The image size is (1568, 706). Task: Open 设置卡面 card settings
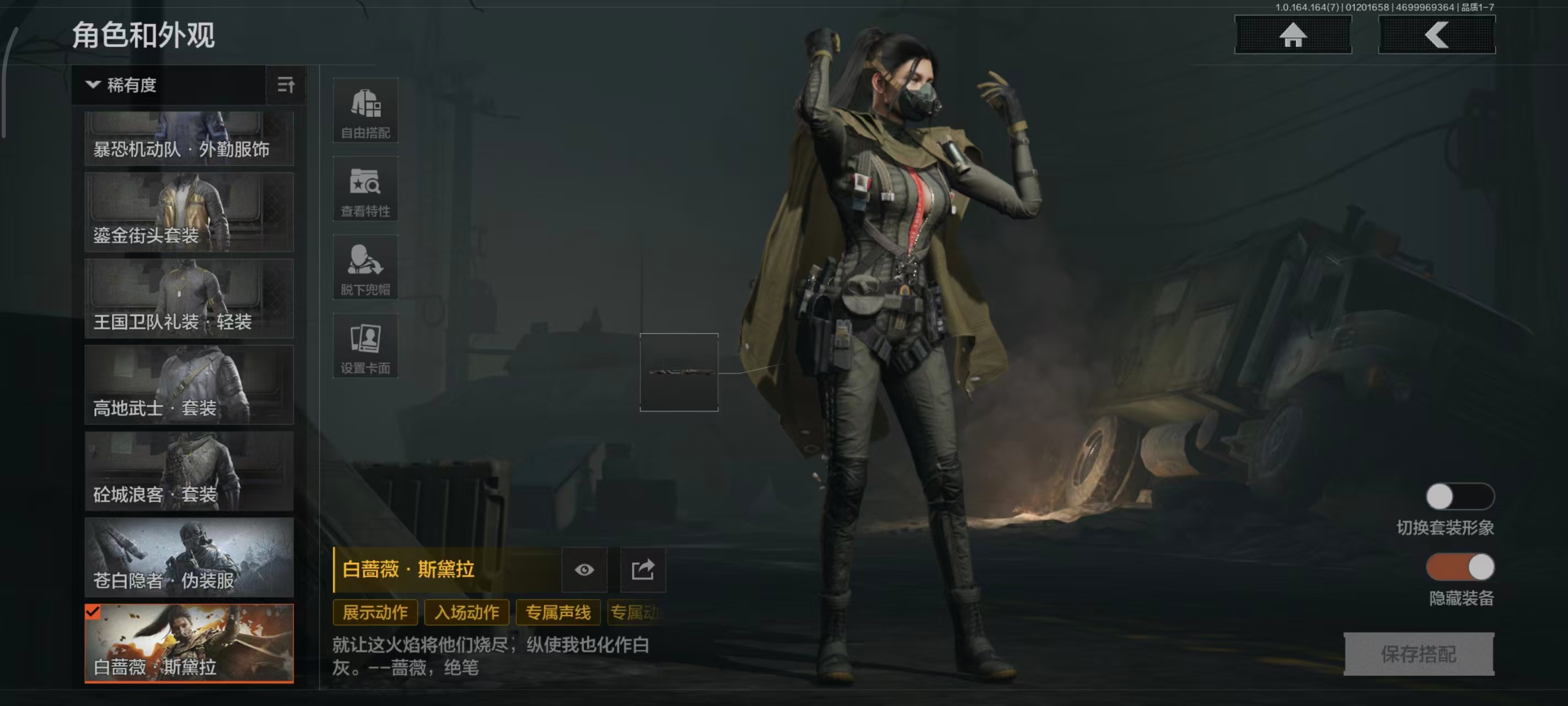pyautogui.click(x=365, y=345)
